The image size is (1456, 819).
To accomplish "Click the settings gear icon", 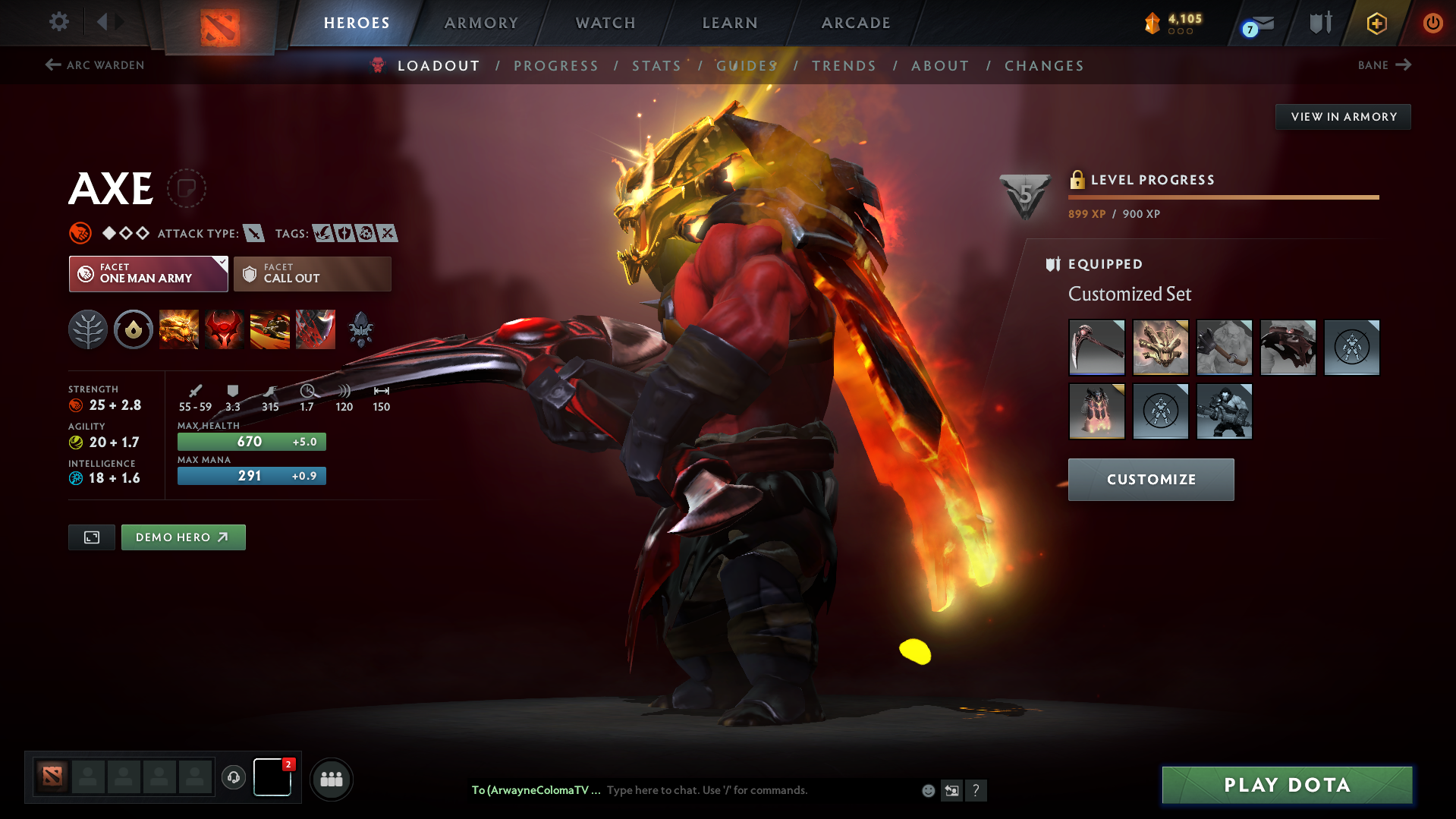I will (x=58, y=23).
